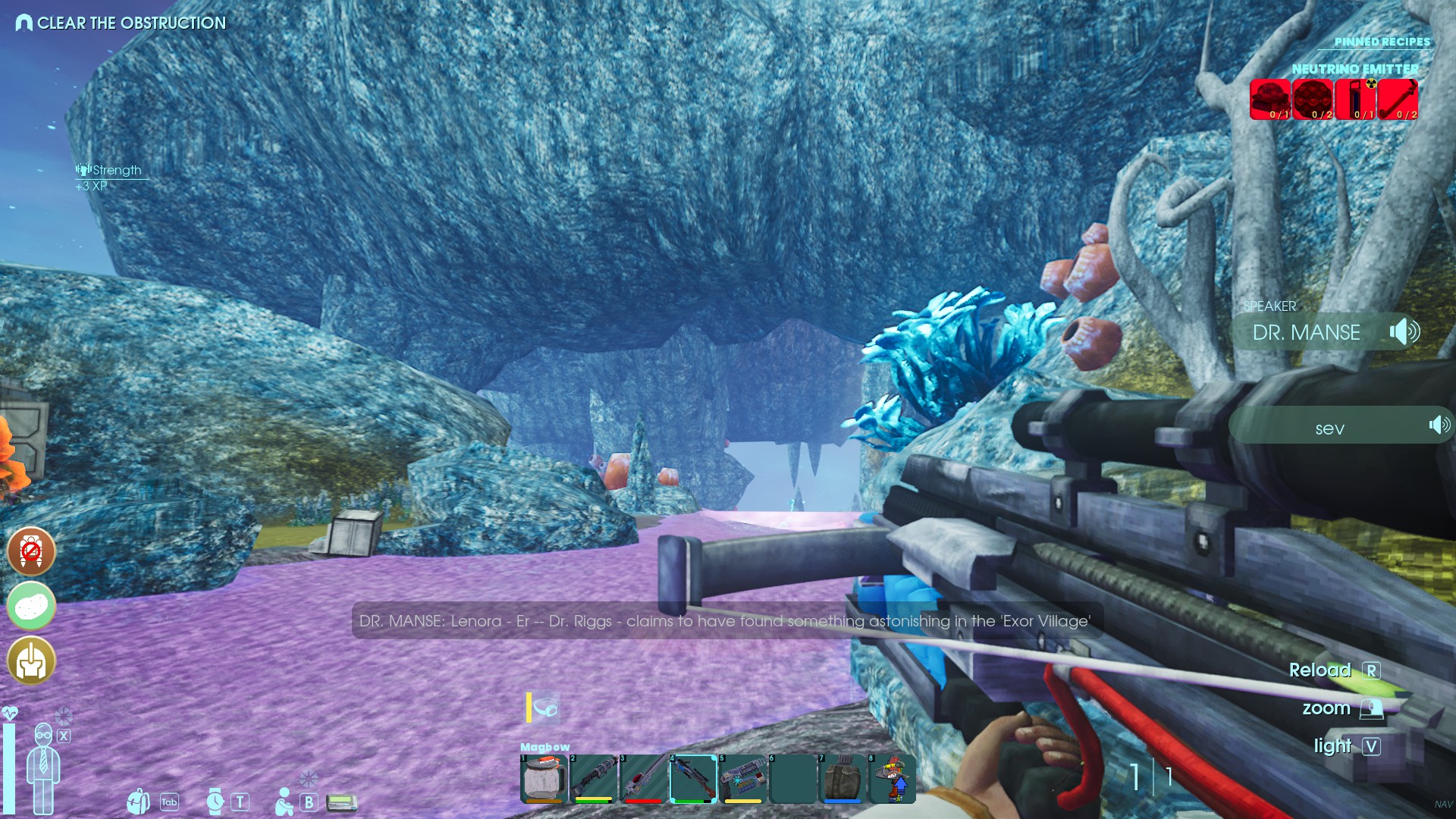Select the coffee pot hotbar slot
This screenshot has width=1456, height=819.
click(544, 779)
